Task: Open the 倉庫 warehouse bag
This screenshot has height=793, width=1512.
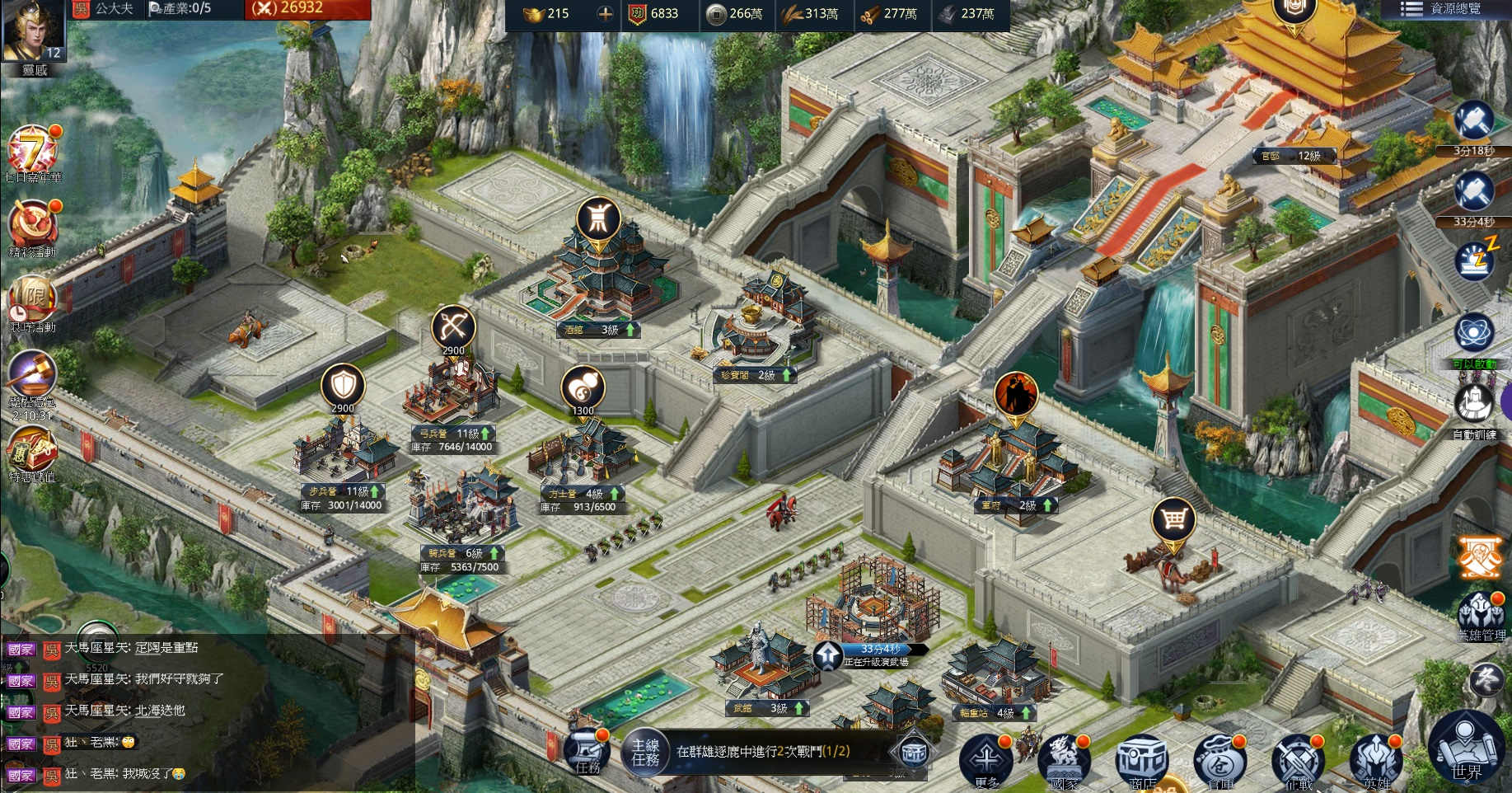Action: click(x=1219, y=758)
